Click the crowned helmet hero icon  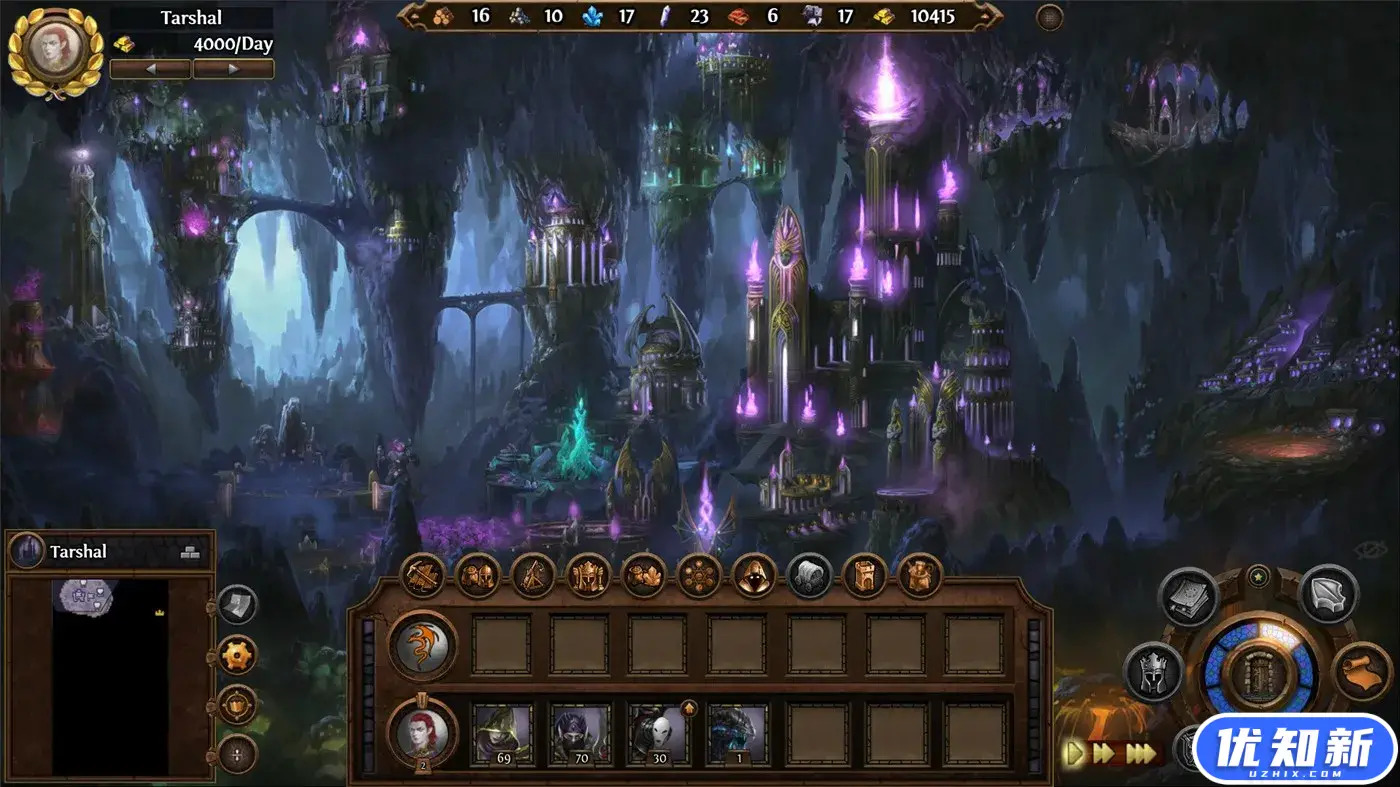point(1153,672)
